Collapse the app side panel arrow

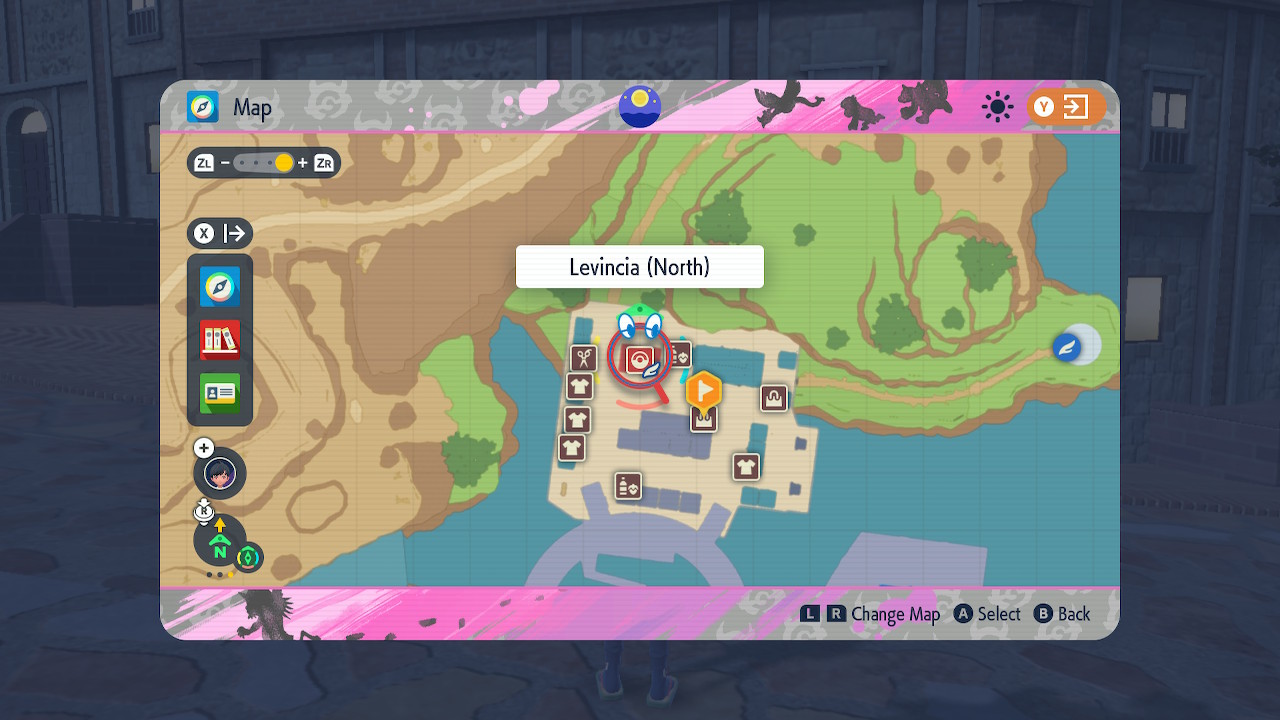pyautogui.click(x=221, y=234)
